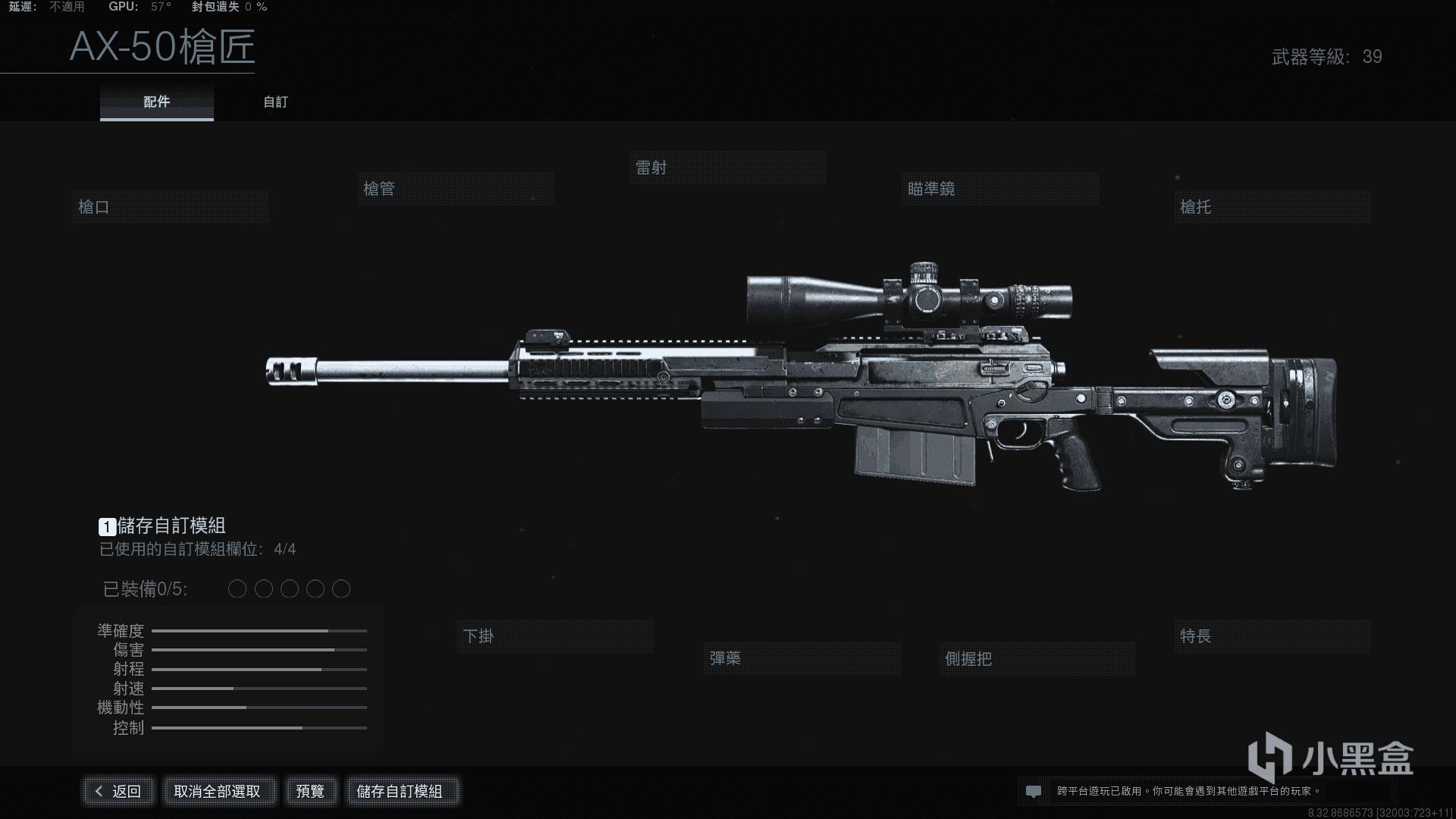The width and height of the screenshot is (1456, 819).
Task: Click the bottom 儲存自訂模組 save button
Action: point(400,791)
